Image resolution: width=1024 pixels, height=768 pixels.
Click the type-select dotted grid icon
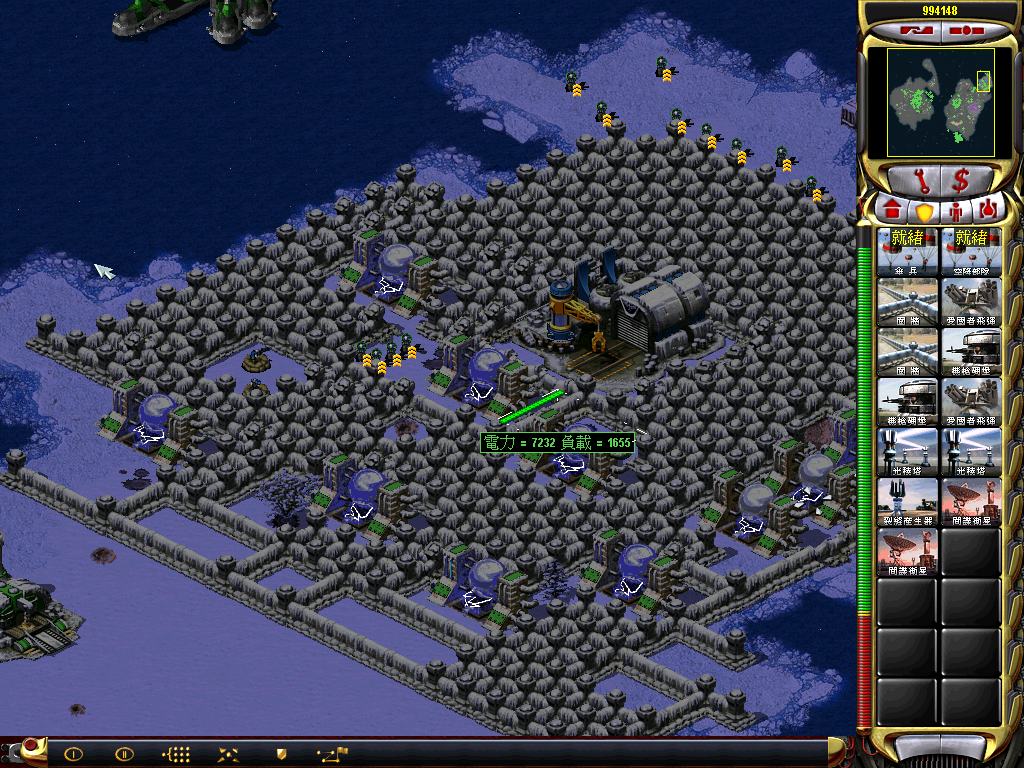[176, 754]
